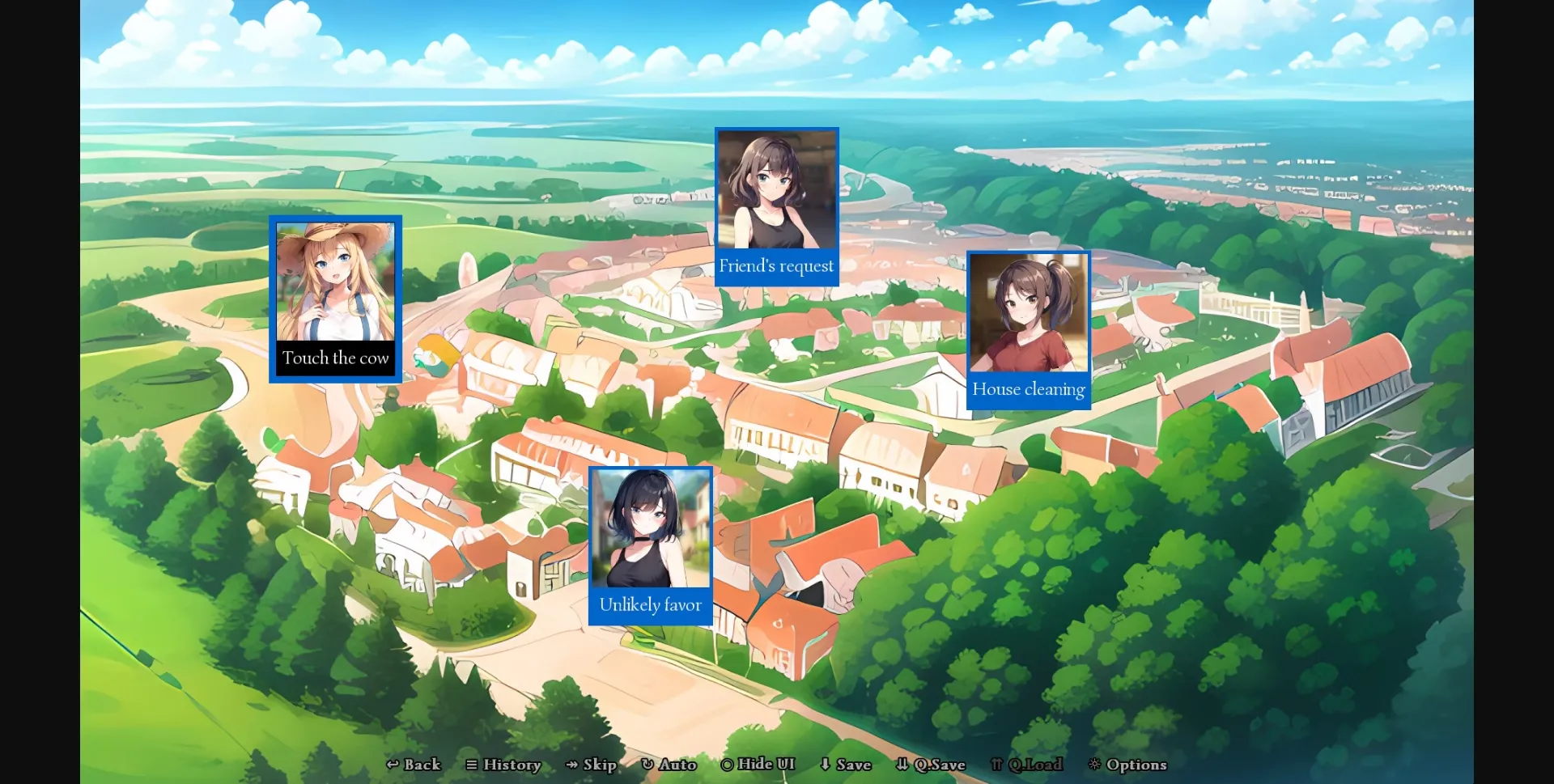Screen dimensions: 1554x784
Task: Click the History list icon
Action: pyautogui.click(x=473, y=765)
